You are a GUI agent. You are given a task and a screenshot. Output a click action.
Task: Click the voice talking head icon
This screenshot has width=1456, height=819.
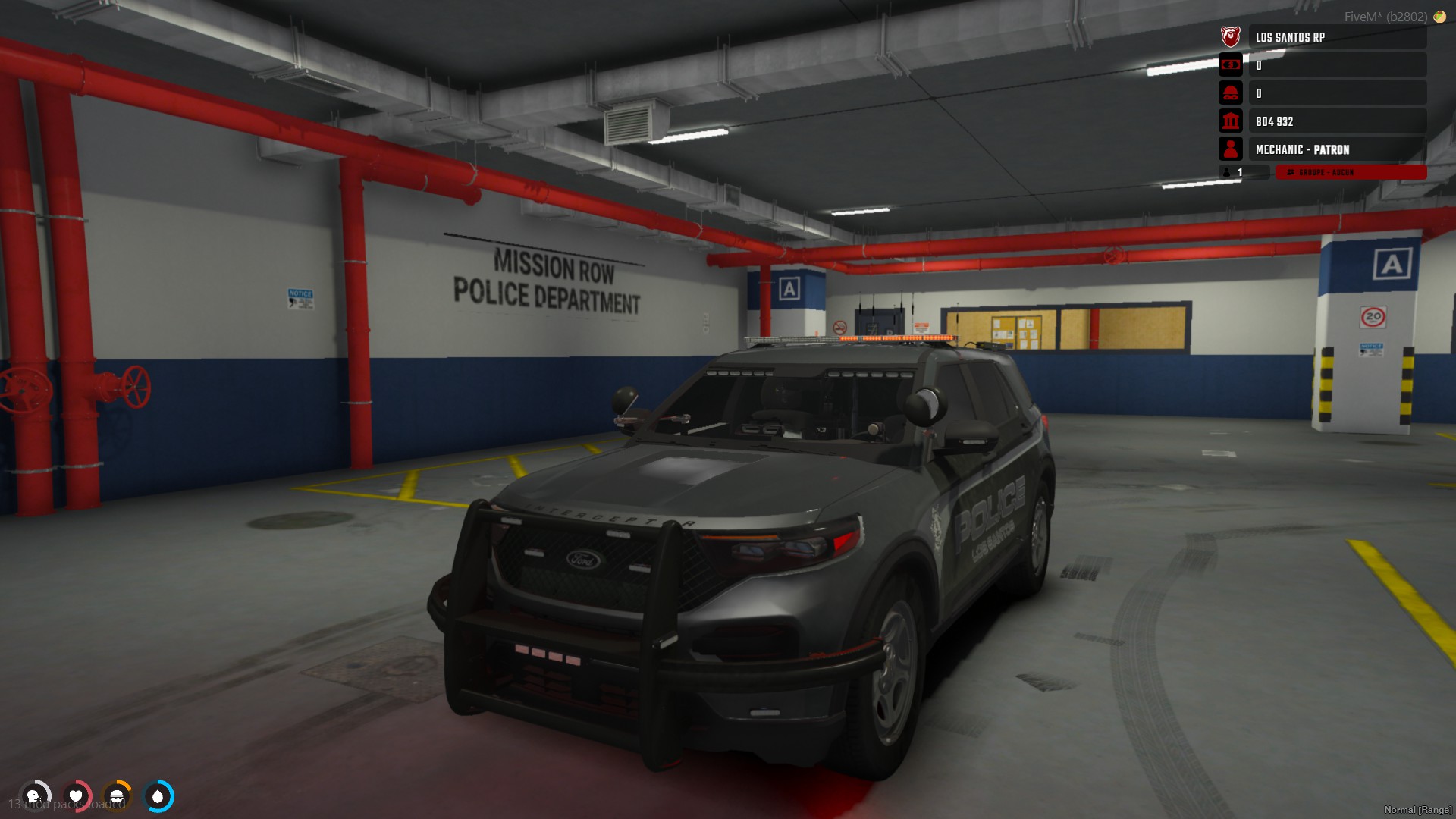click(x=34, y=796)
